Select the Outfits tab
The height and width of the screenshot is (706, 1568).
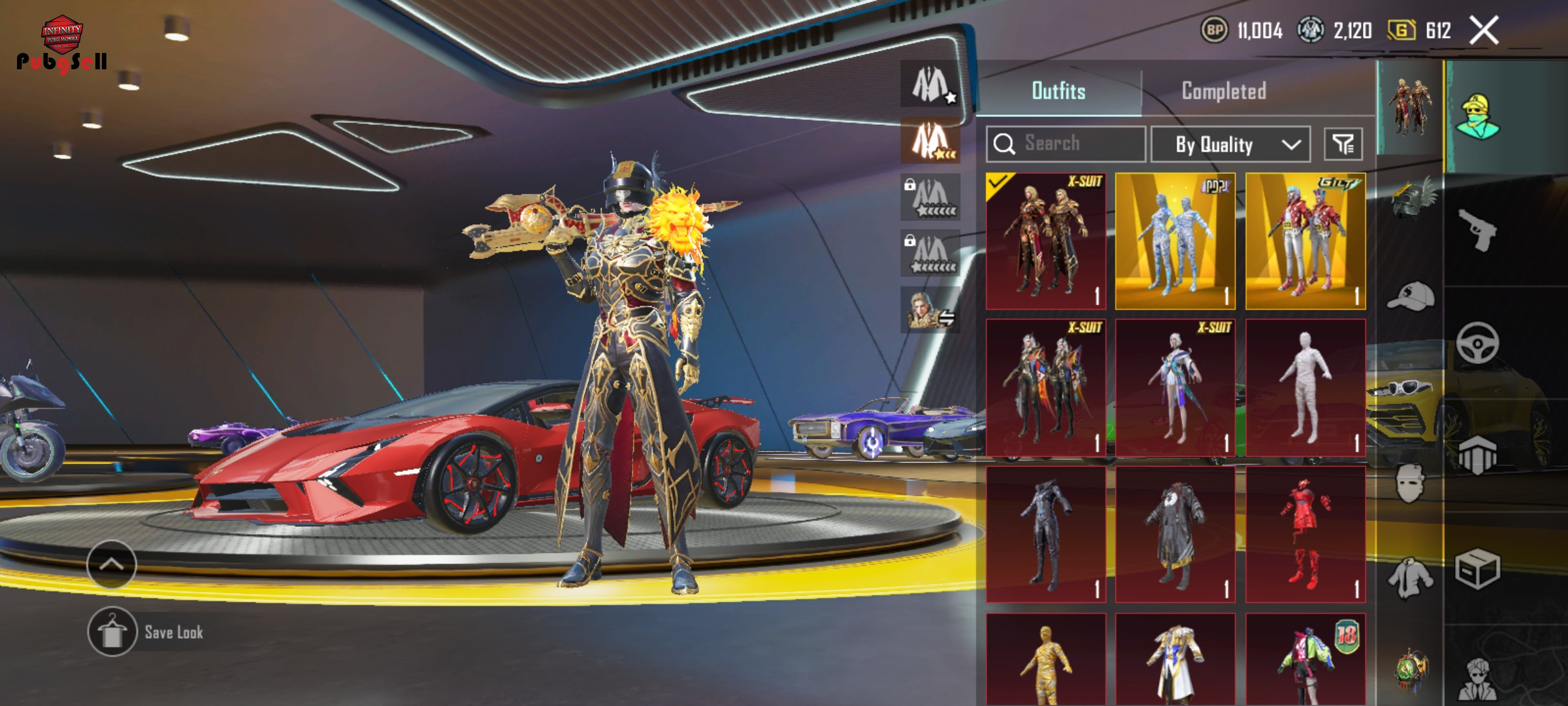pyautogui.click(x=1058, y=91)
